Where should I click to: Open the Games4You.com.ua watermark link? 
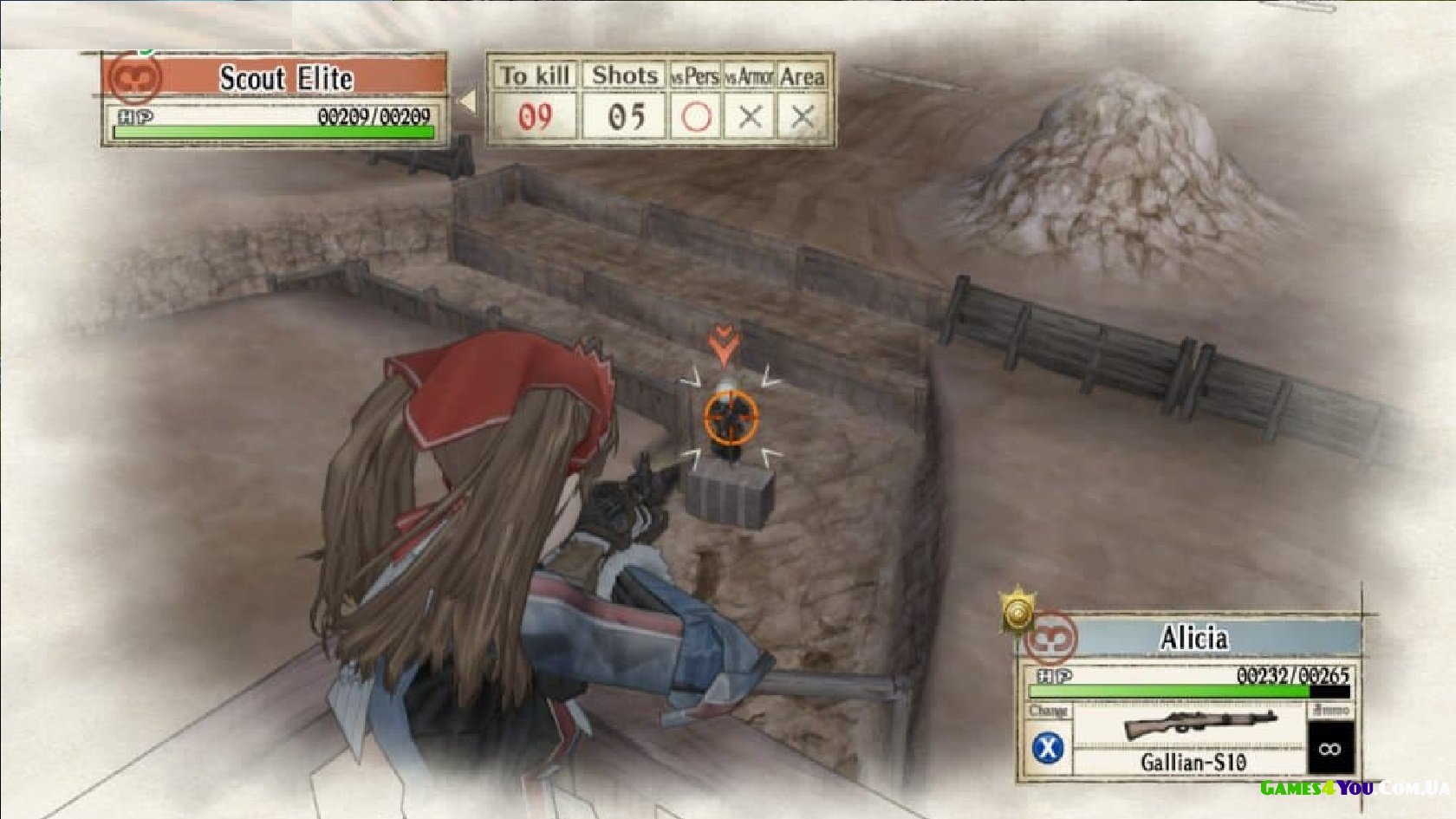coord(1354,788)
